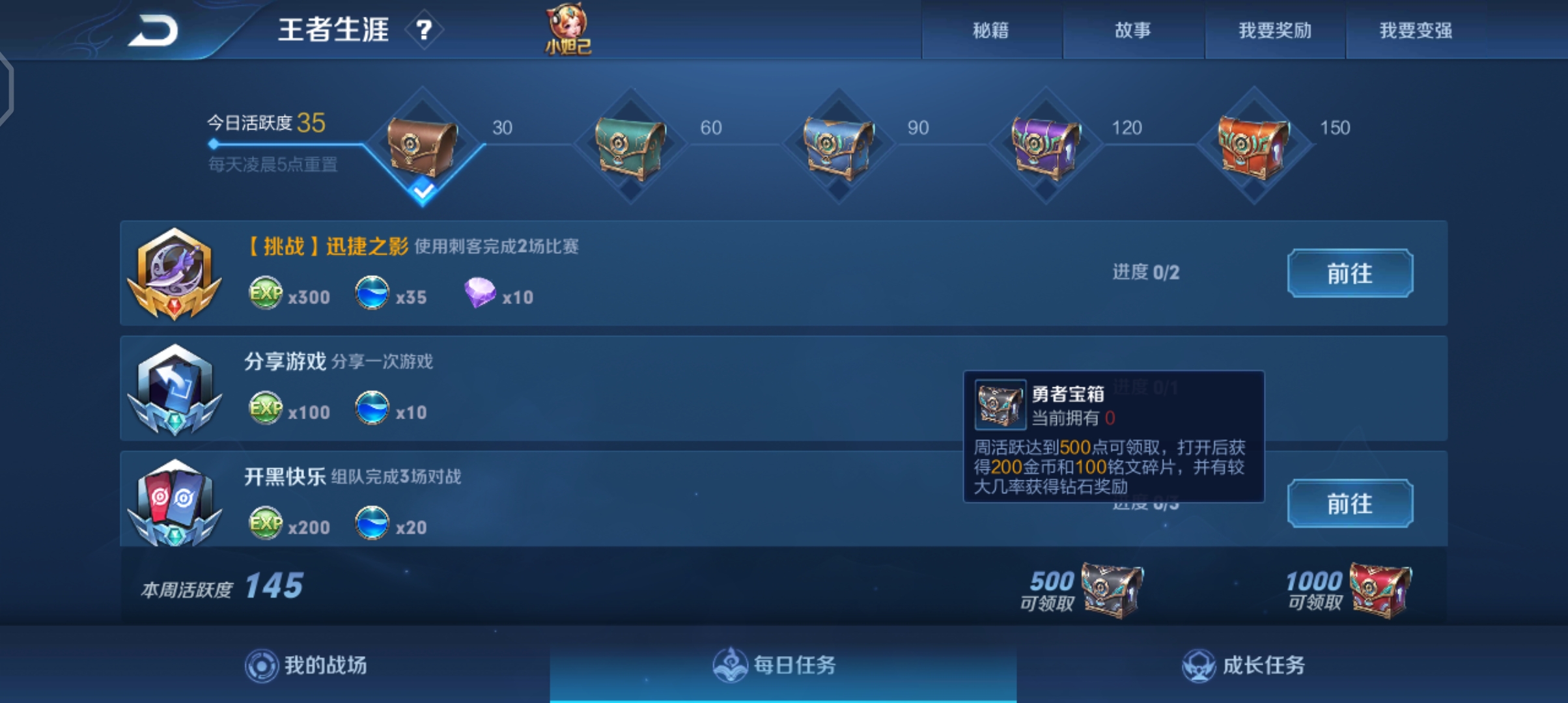Click the purple chest at 120 activity points

point(1046,146)
